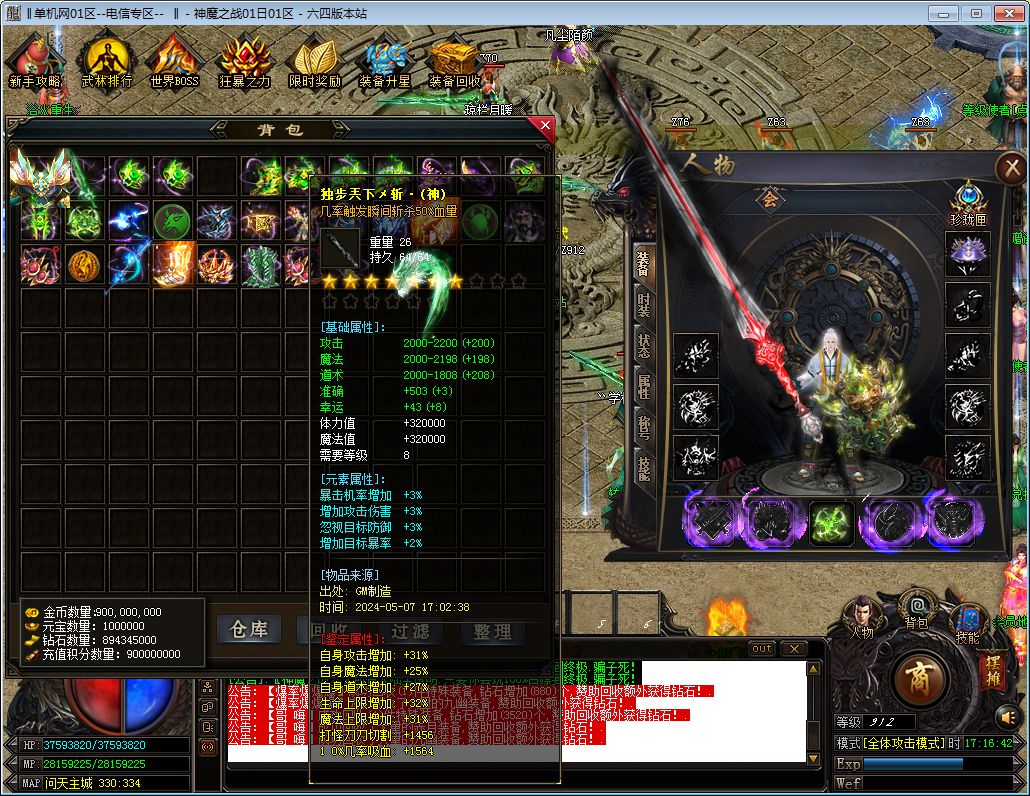Open the 珍珑匣 gem box icon
The height and width of the screenshot is (796, 1030).
tap(968, 200)
